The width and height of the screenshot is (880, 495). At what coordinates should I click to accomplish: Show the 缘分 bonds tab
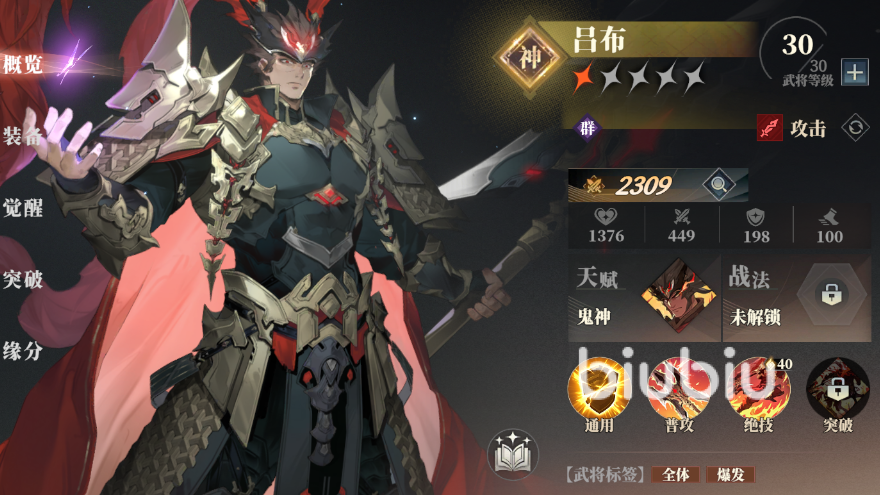(x=23, y=351)
